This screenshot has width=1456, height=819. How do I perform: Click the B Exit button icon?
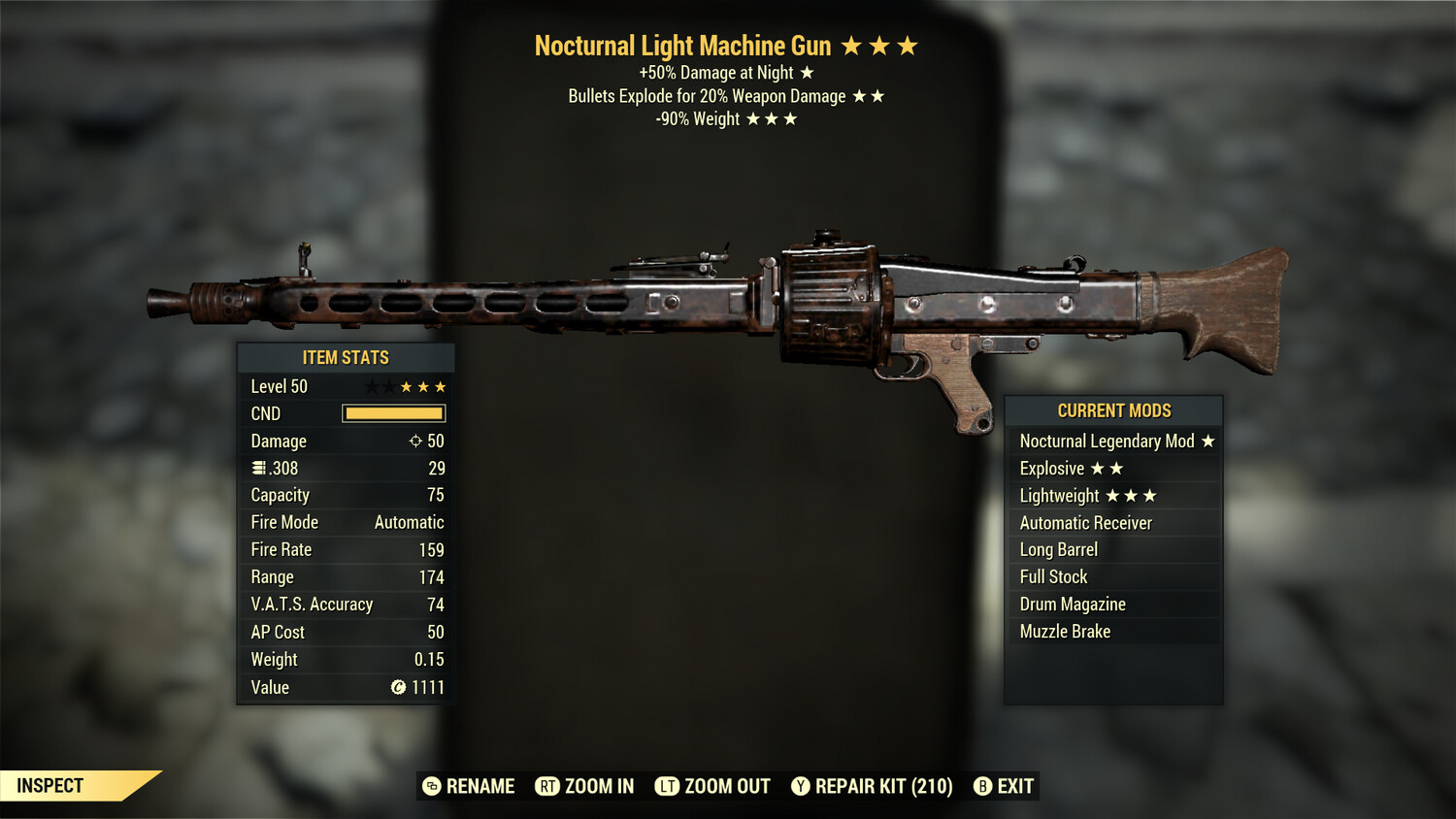(x=983, y=786)
